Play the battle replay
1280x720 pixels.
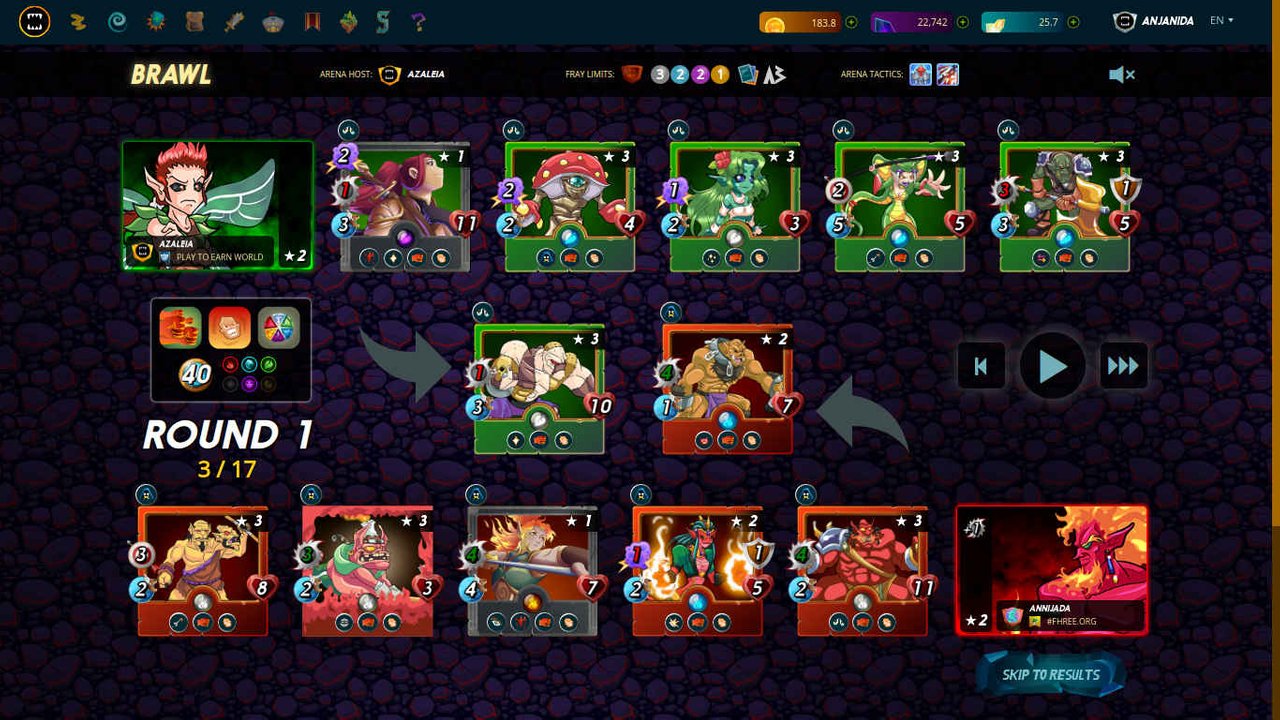tap(1052, 367)
